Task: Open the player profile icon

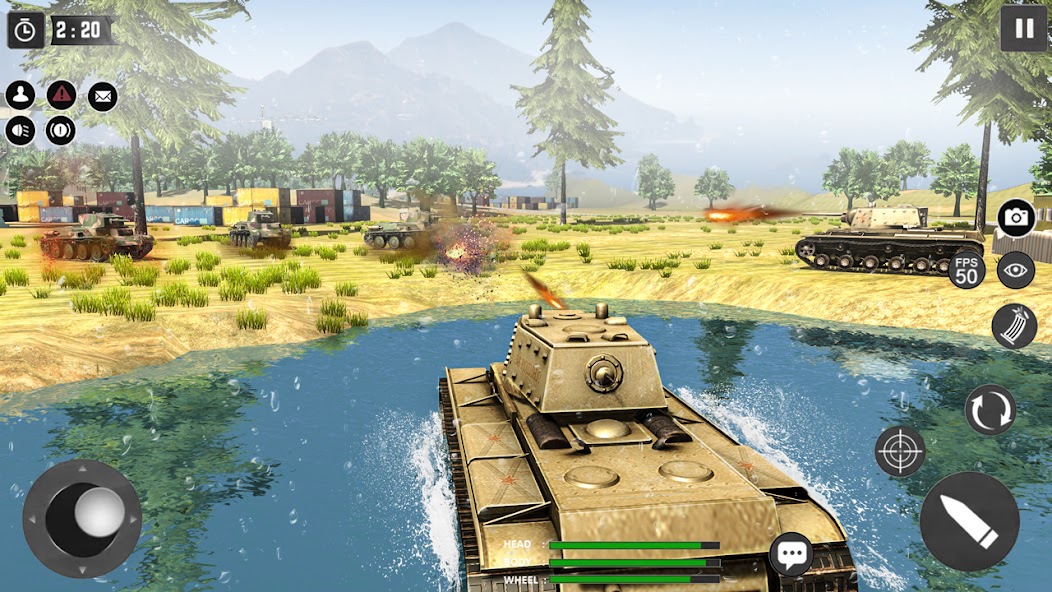Action: (20, 96)
